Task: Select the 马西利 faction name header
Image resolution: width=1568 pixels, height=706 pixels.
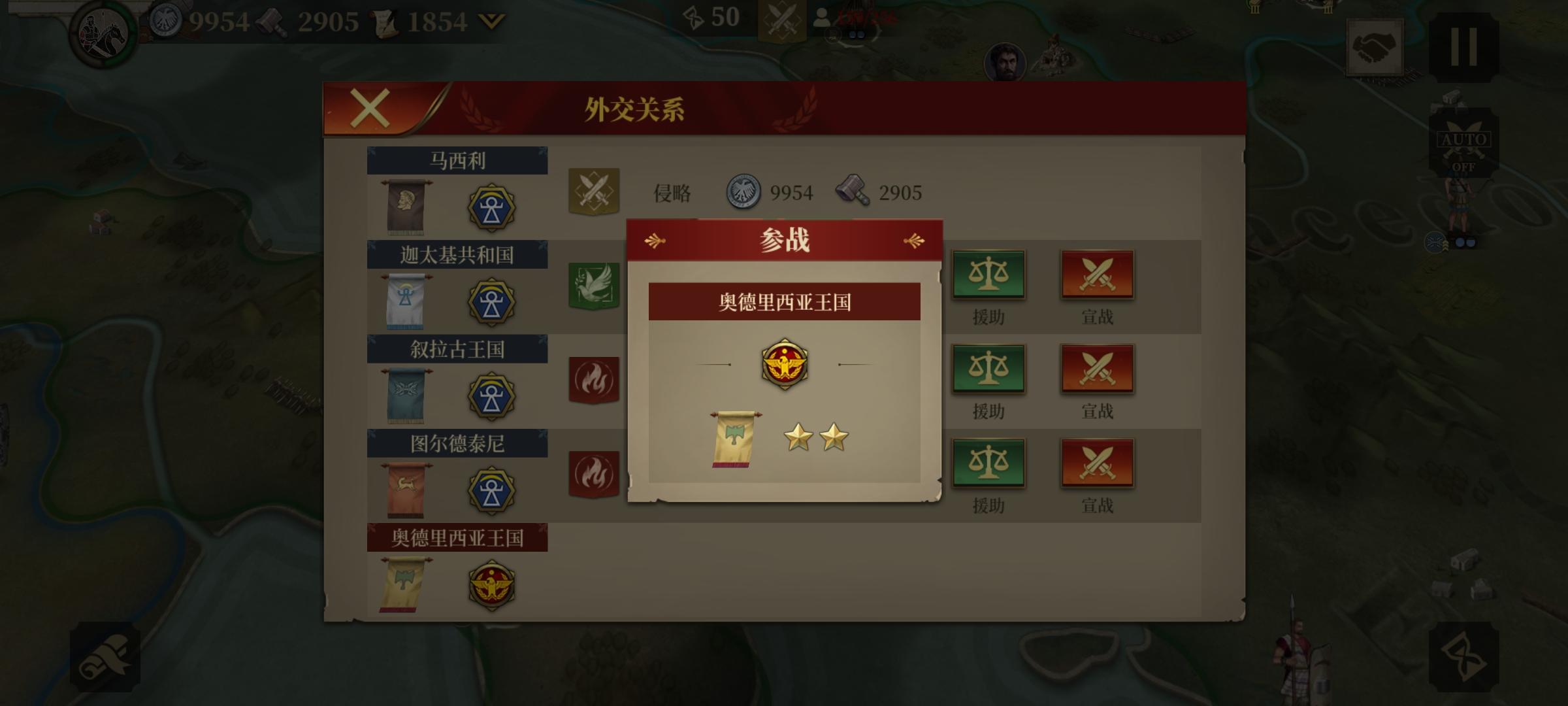Action: [x=457, y=159]
